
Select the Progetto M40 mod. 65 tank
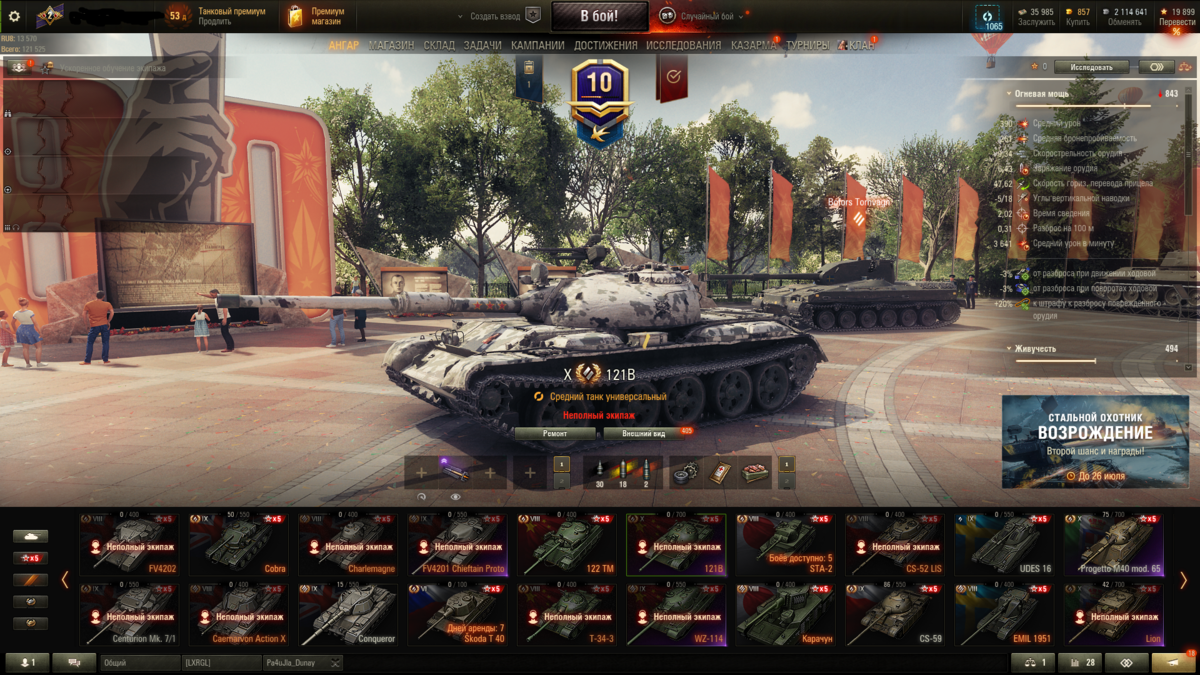coord(1113,544)
